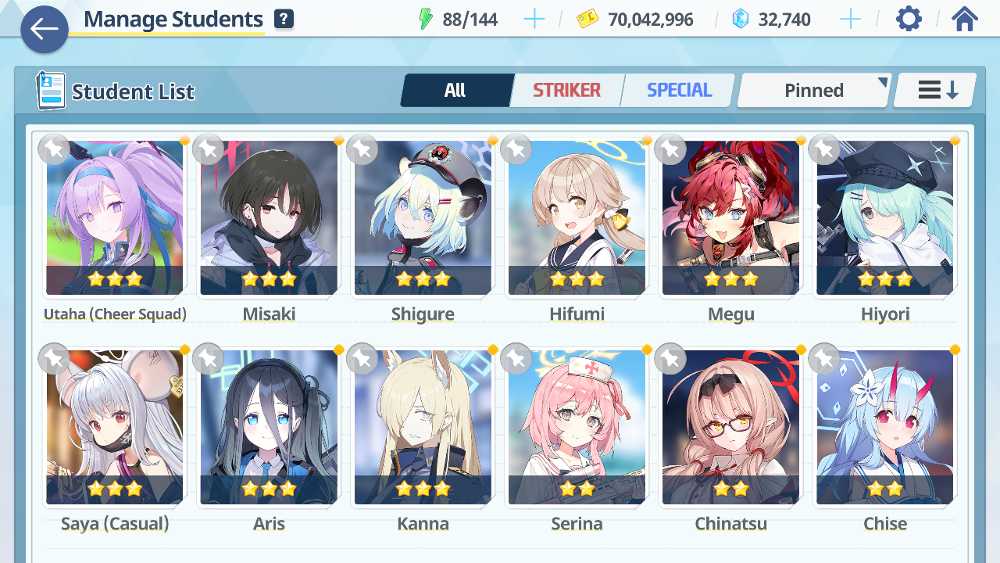Switch to the SPECIAL tab
This screenshot has height=563, width=1000.
679,91
